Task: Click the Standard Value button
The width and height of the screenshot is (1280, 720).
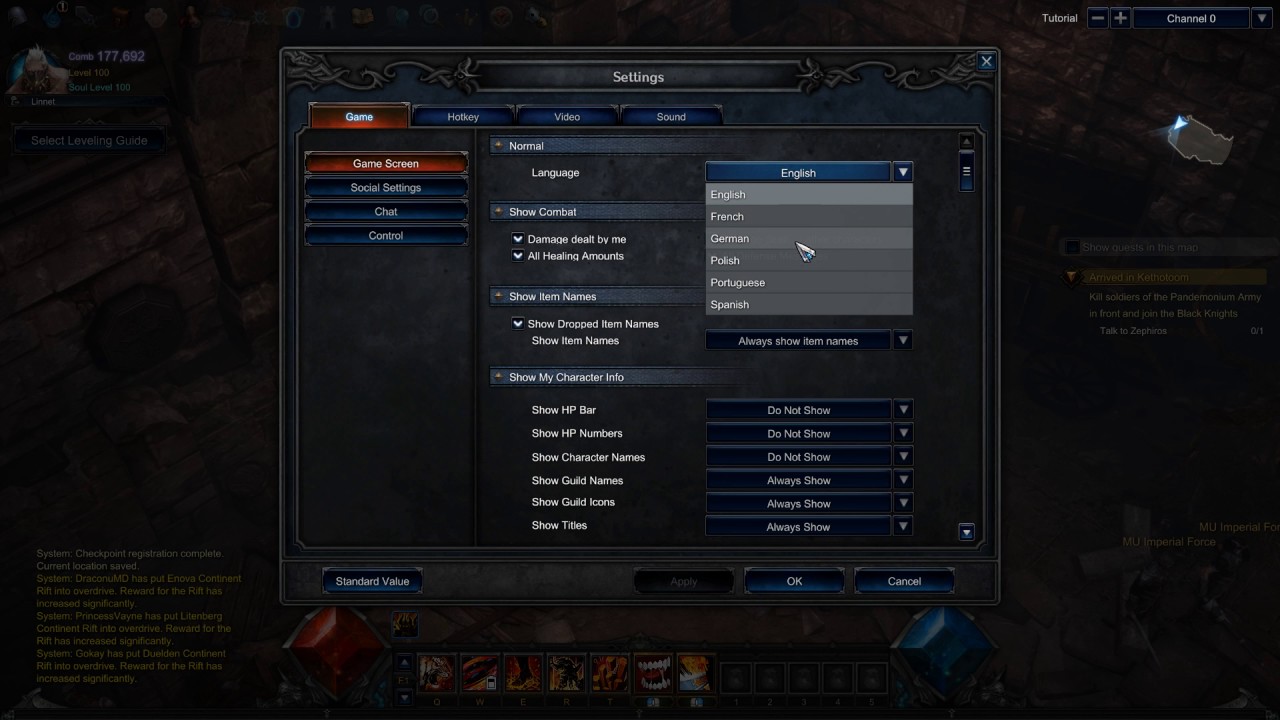Action: [x=372, y=581]
